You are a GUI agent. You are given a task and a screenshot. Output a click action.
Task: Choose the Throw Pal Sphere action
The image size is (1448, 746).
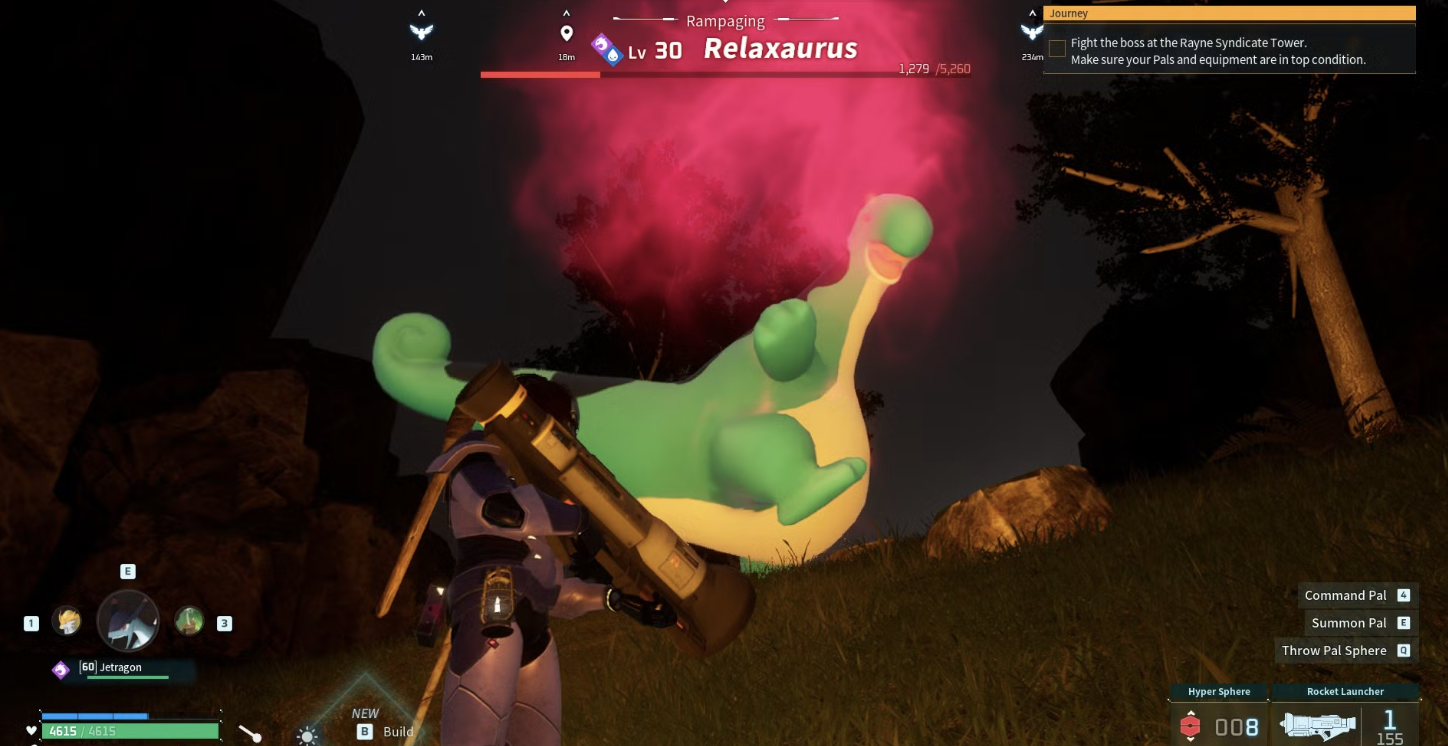(1334, 650)
